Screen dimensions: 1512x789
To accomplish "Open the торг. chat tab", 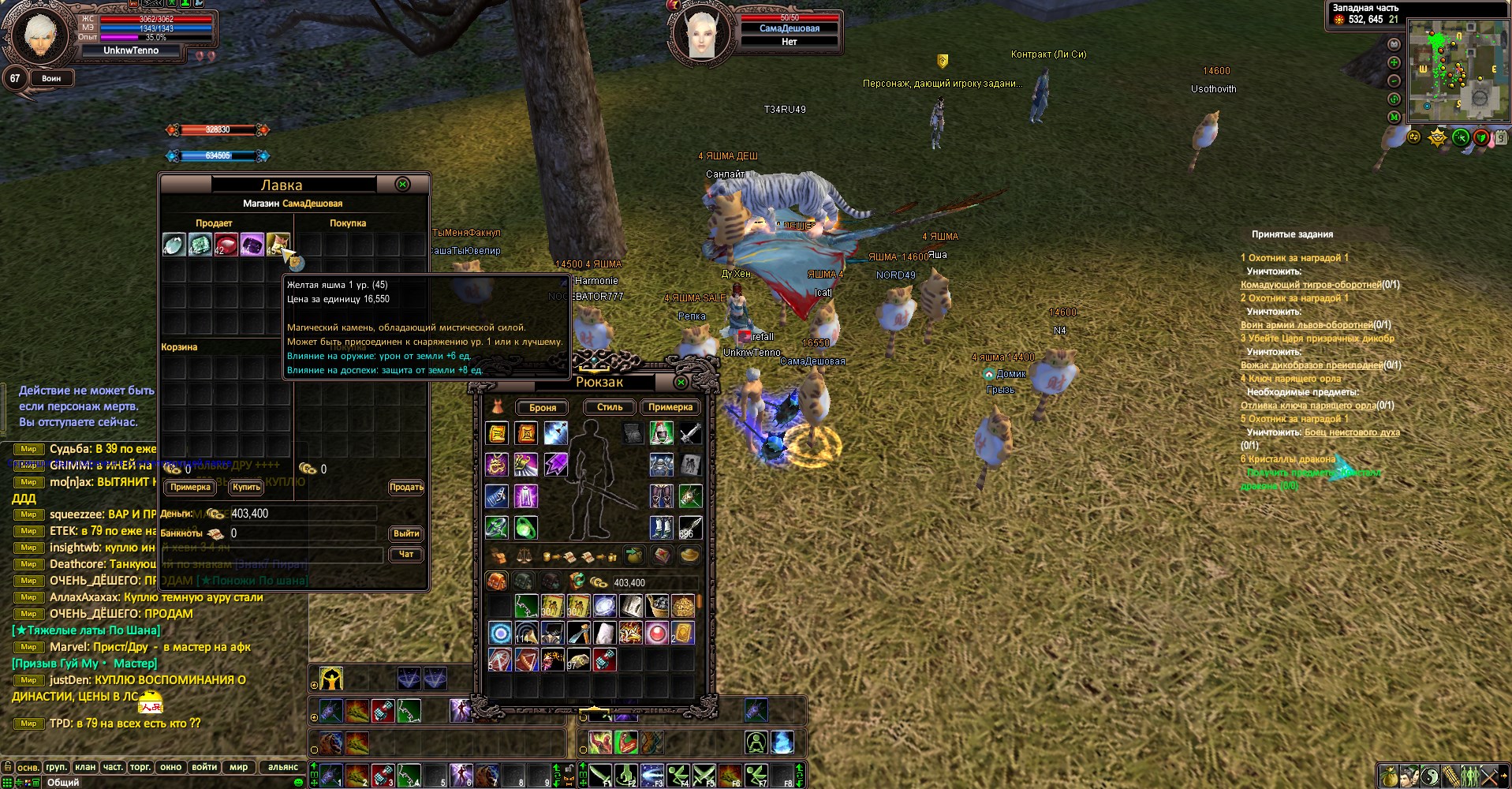I will [140, 767].
